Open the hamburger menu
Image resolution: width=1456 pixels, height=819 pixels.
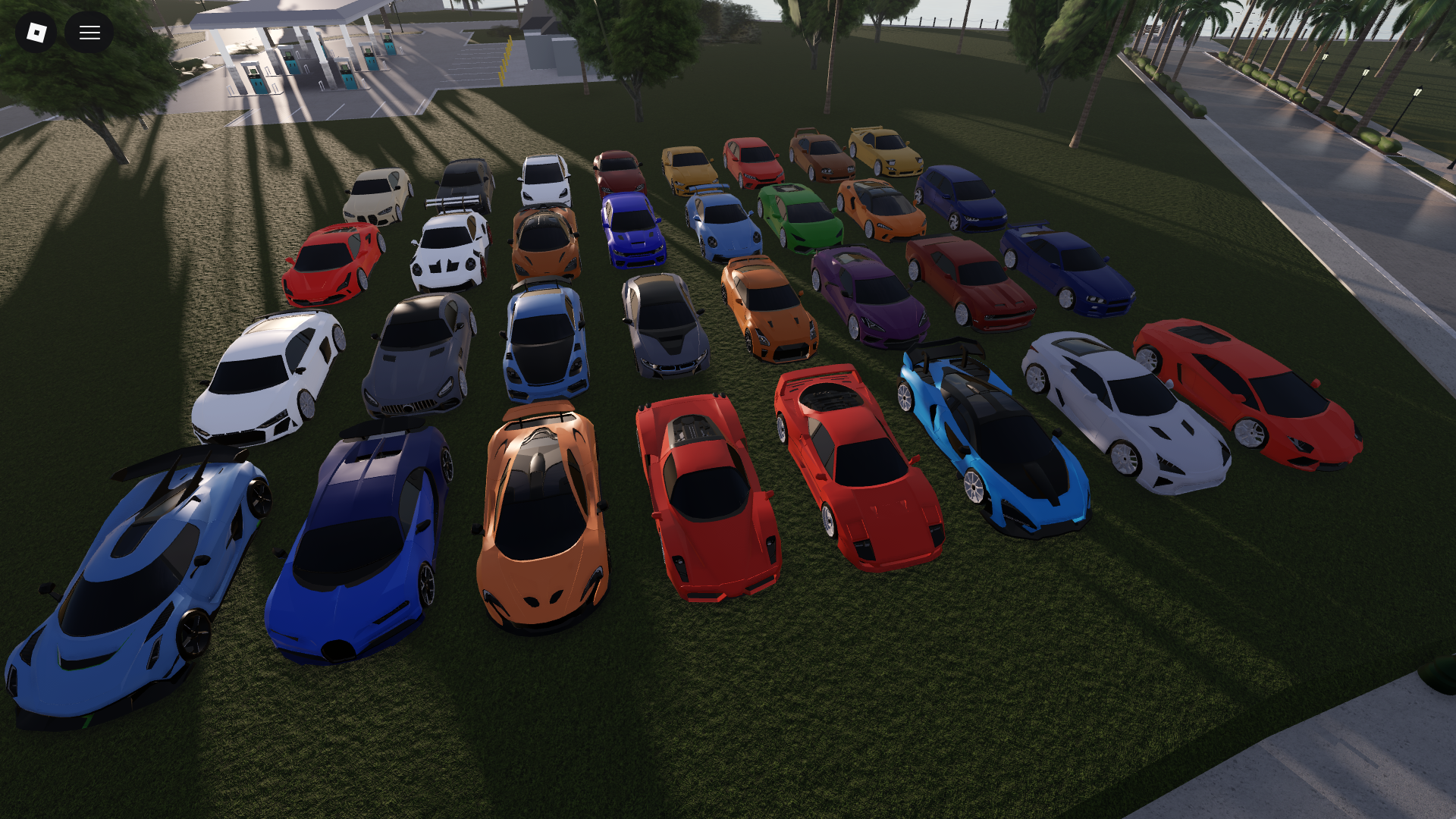[x=89, y=32]
